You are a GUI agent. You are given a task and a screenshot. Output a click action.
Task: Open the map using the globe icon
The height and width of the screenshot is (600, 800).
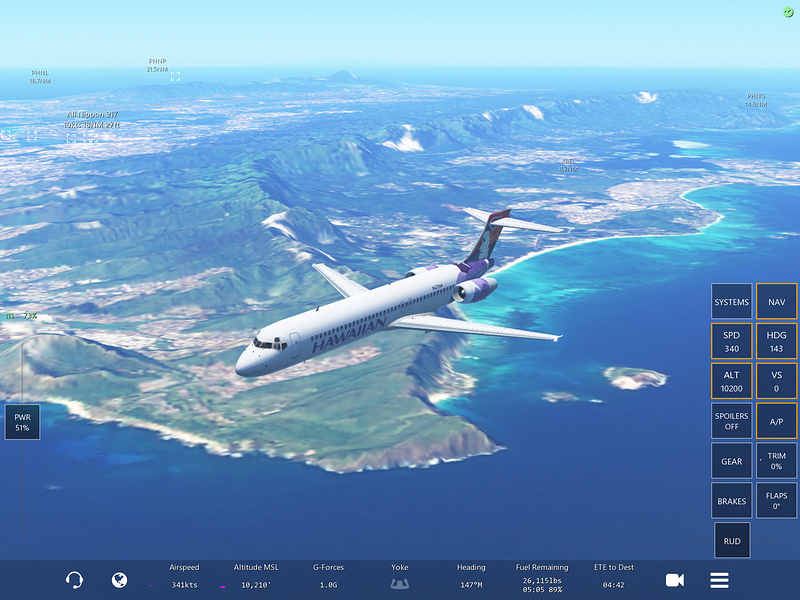[119, 580]
